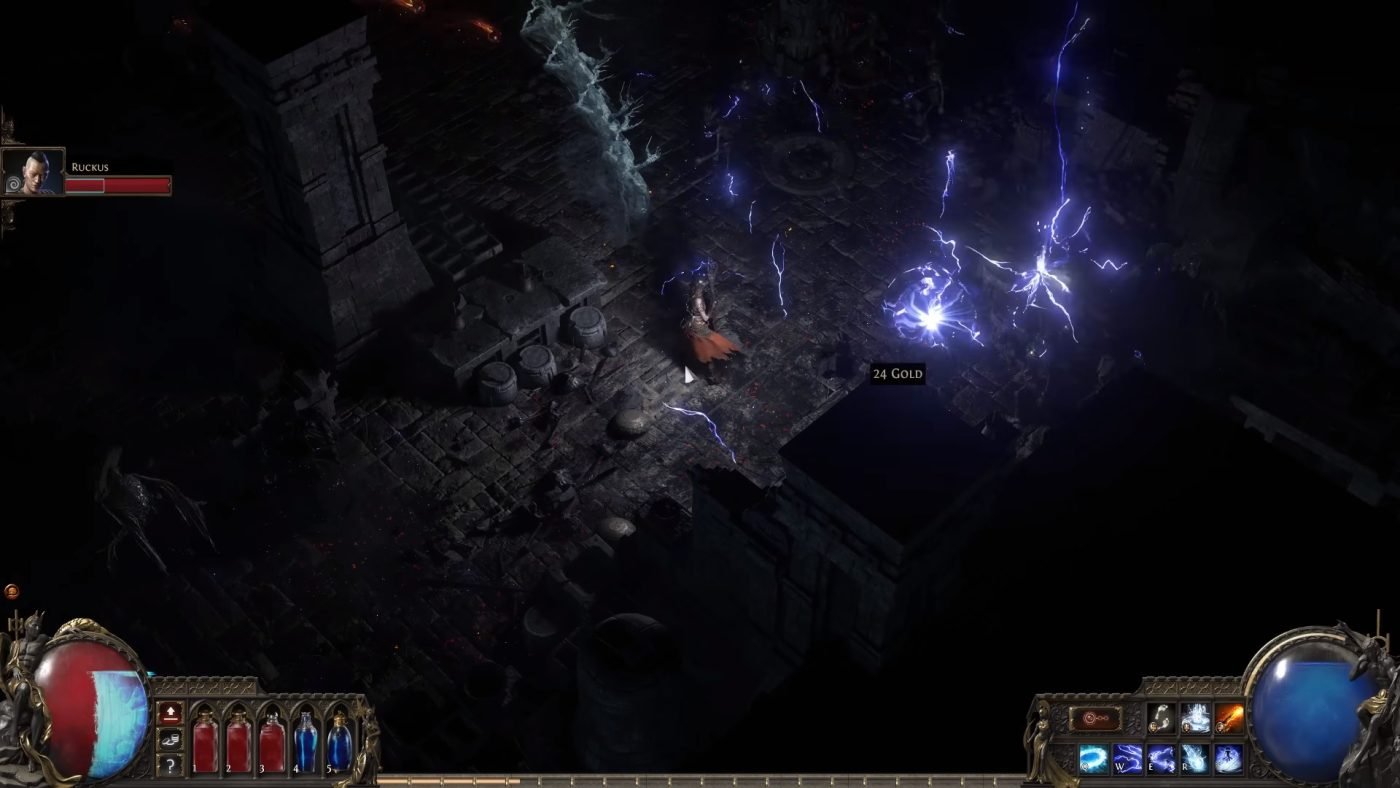The height and width of the screenshot is (788, 1400).
Task: Use the life flask numbered 2
Action: click(x=238, y=742)
